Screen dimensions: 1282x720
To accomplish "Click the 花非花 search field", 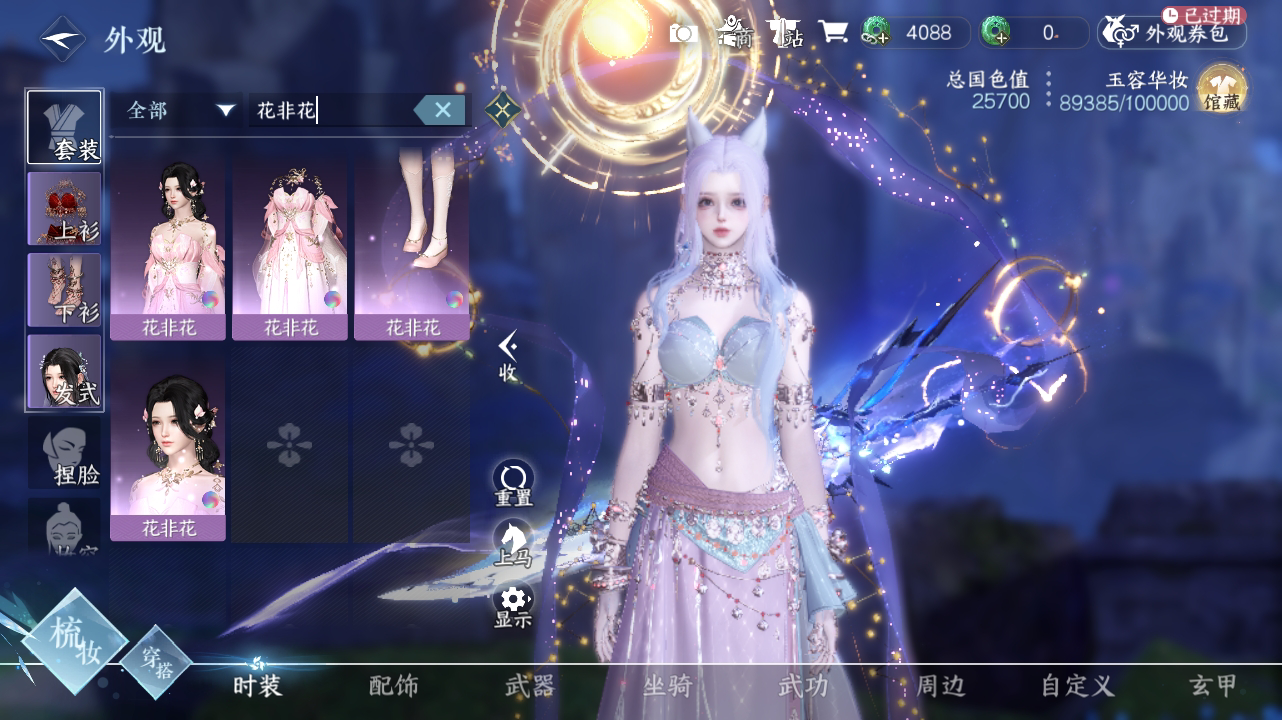I will (x=330, y=110).
